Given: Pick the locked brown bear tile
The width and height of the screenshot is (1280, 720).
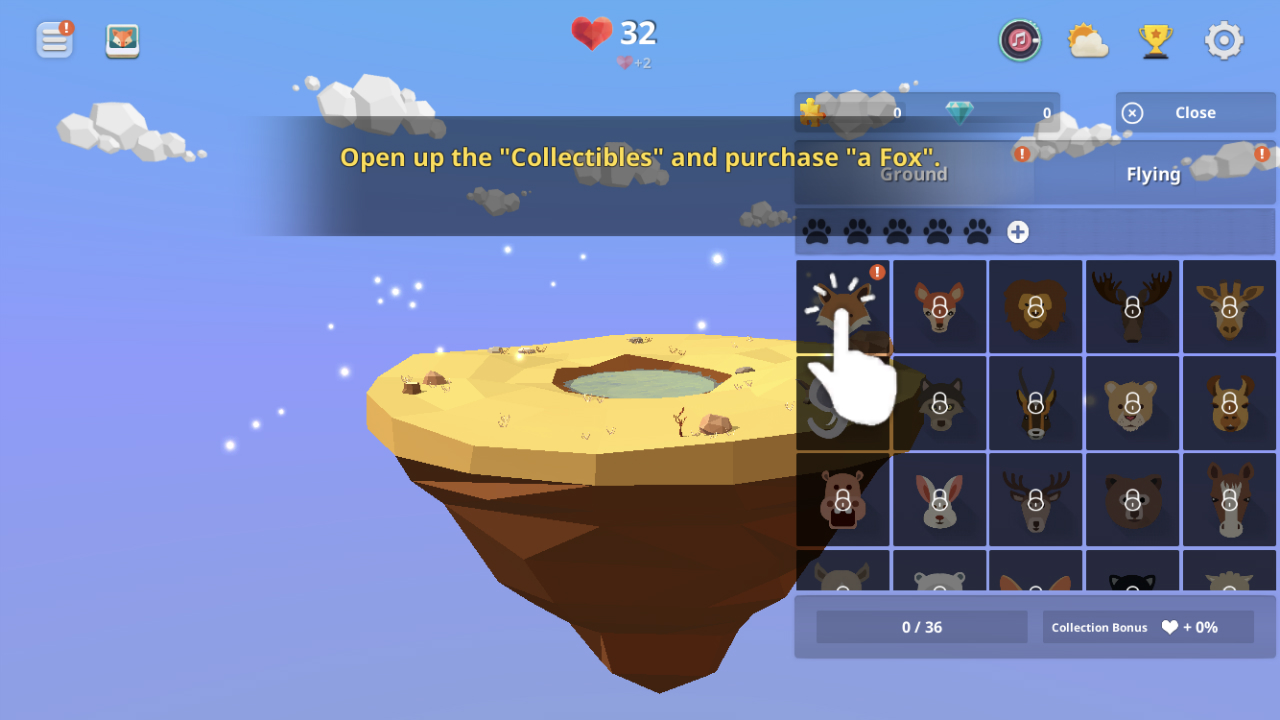Looking at the screenshot, I should pos(1132,500).
